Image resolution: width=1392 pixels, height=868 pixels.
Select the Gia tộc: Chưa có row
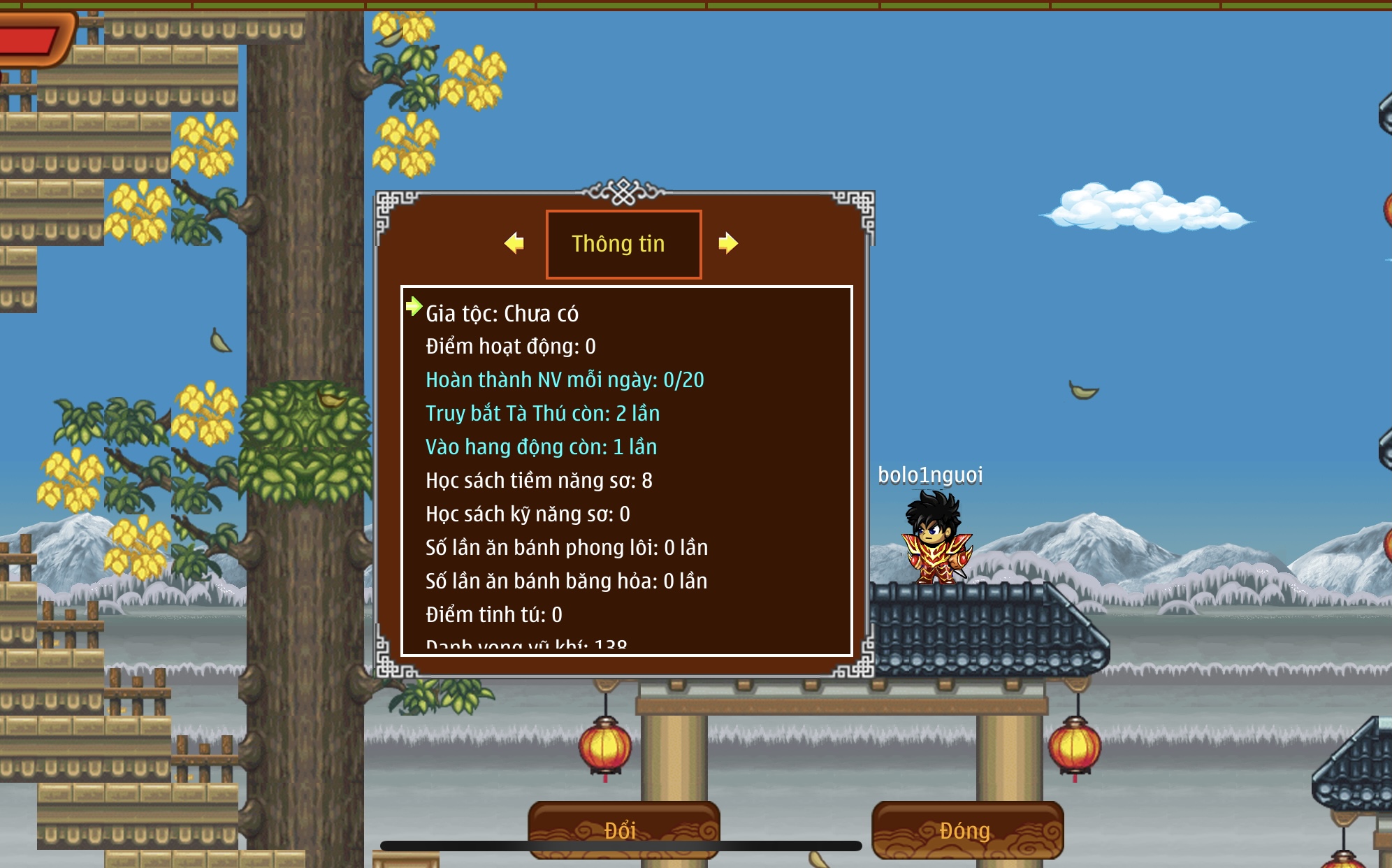click(x=502, y=314)
